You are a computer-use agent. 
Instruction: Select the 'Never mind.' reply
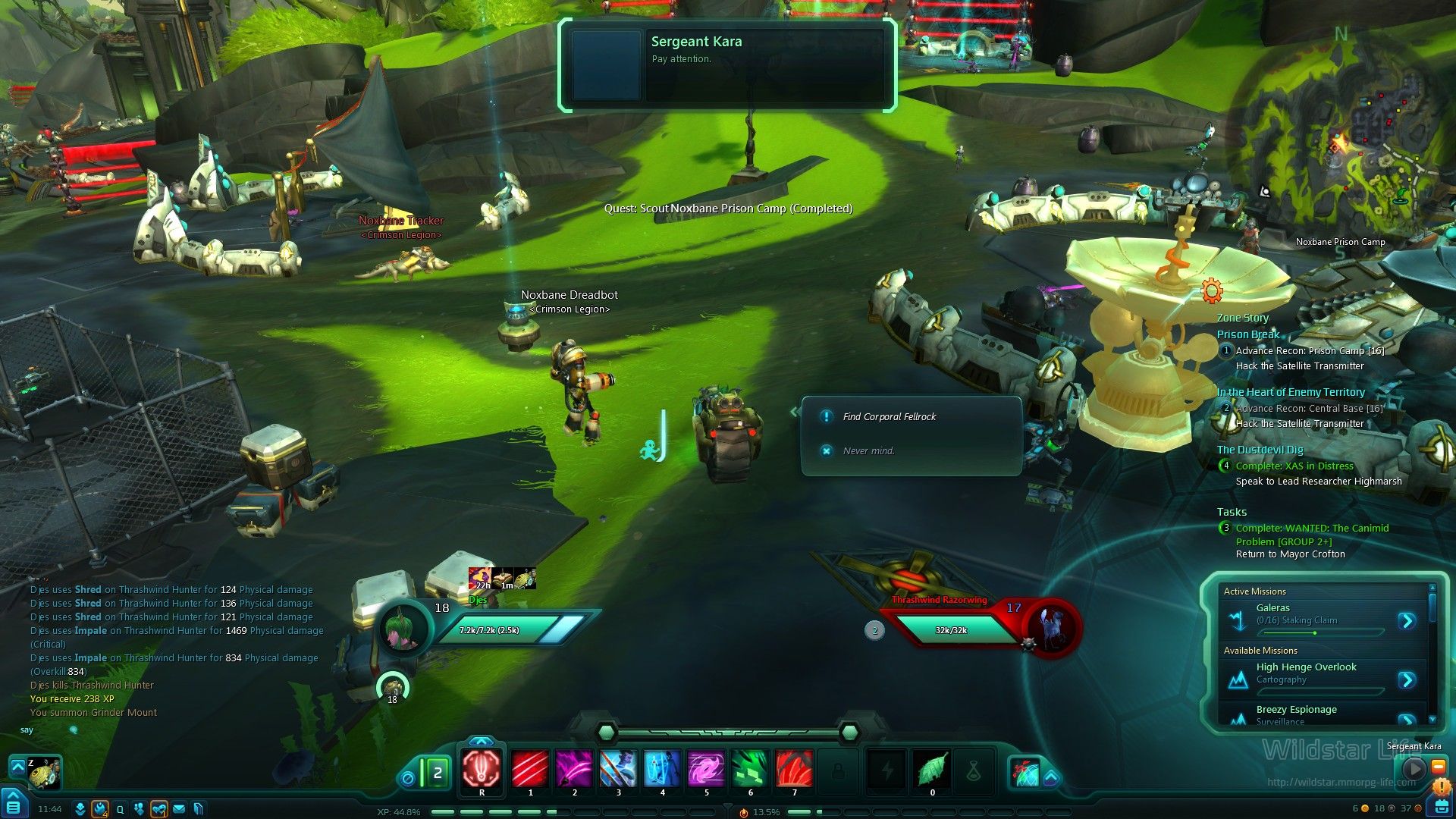(x=868, y=450)
